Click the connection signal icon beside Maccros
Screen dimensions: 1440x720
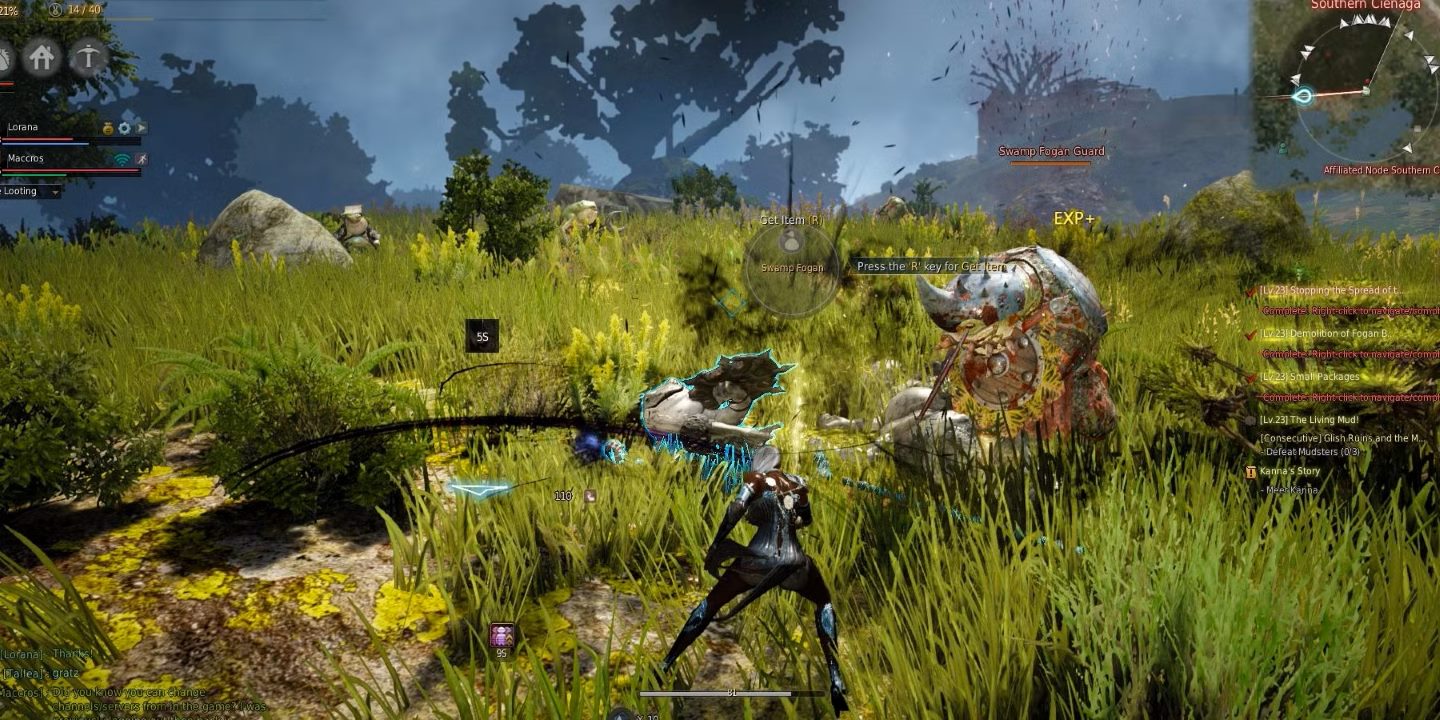click(121, 159)
